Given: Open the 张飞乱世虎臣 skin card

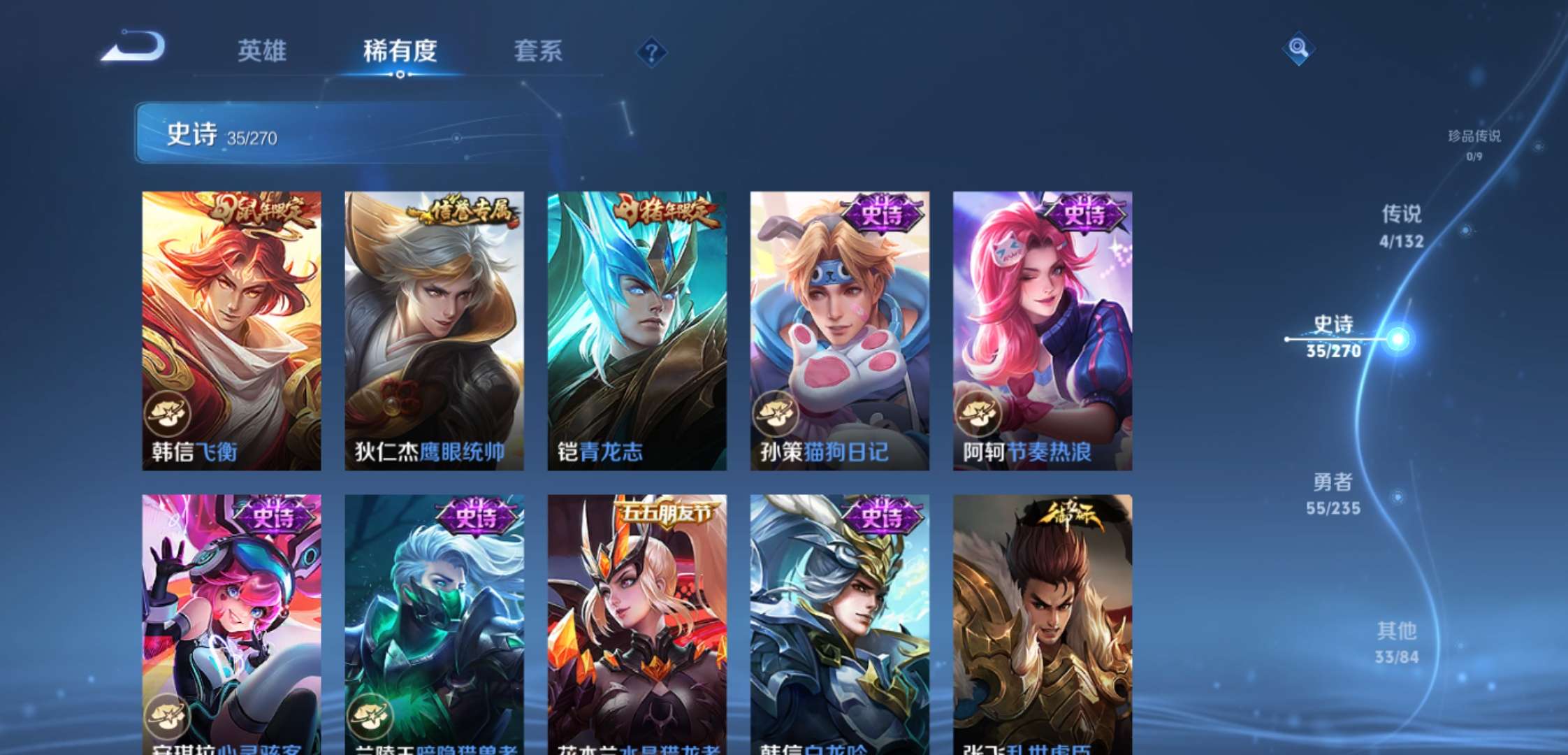Looking at the screenshot, I should click(x=1042, y=622).
